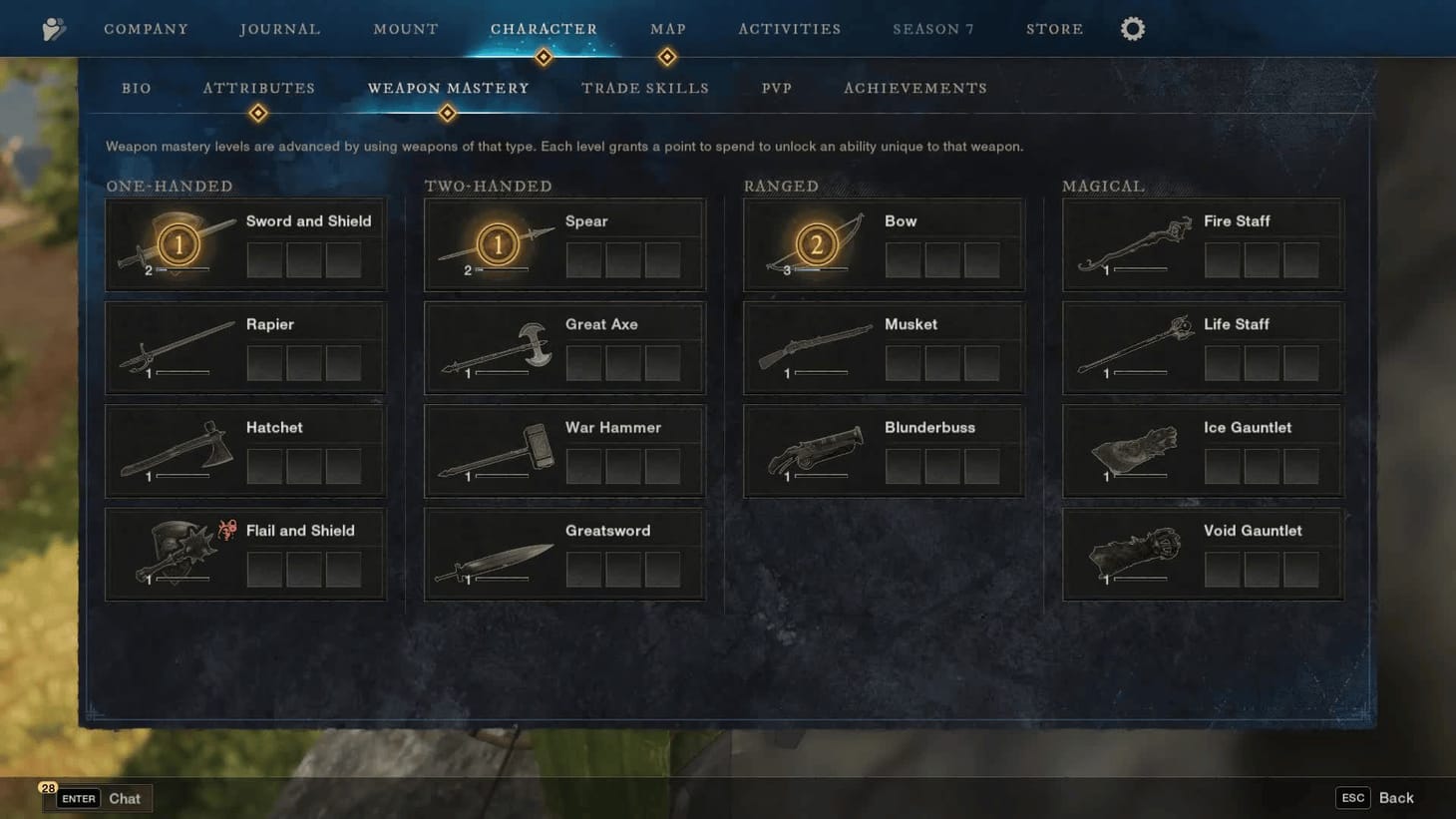Select the Musket icon

(x=816, y=346)
